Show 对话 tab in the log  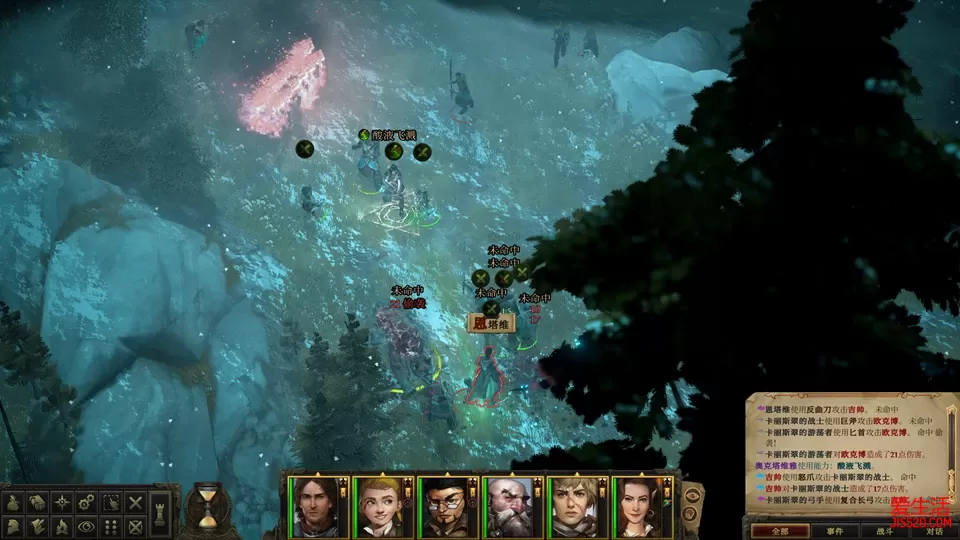pos(933,531)
